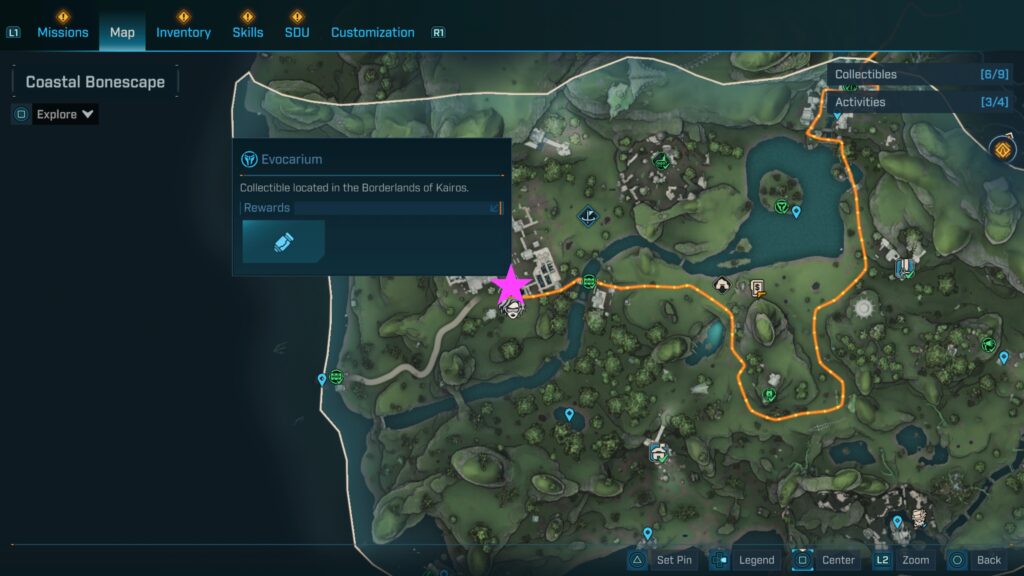Activate the map Zoom control
Viewport: 1024px width, 576px height.
point(903,560)
